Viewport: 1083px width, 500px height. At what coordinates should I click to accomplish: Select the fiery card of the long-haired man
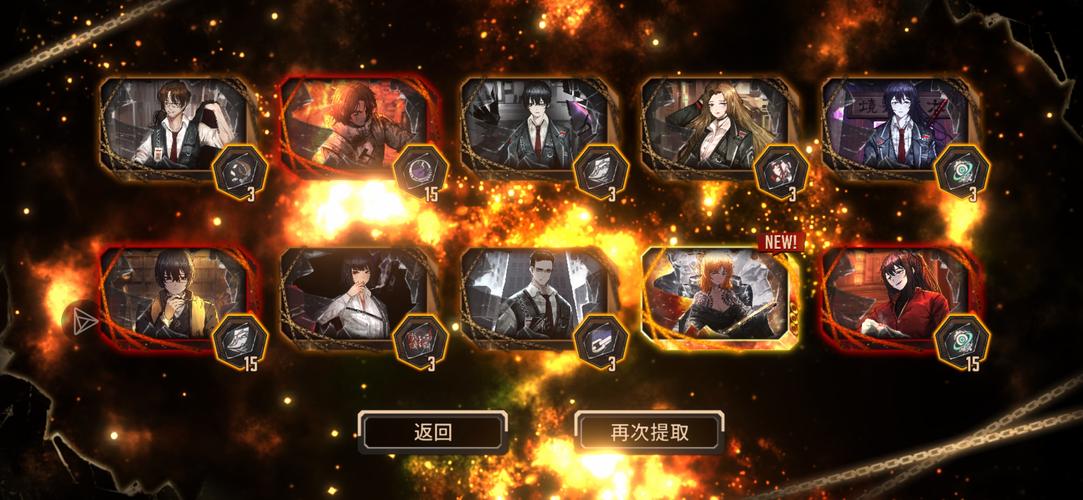pyautogui.click(x=352, y=127)
